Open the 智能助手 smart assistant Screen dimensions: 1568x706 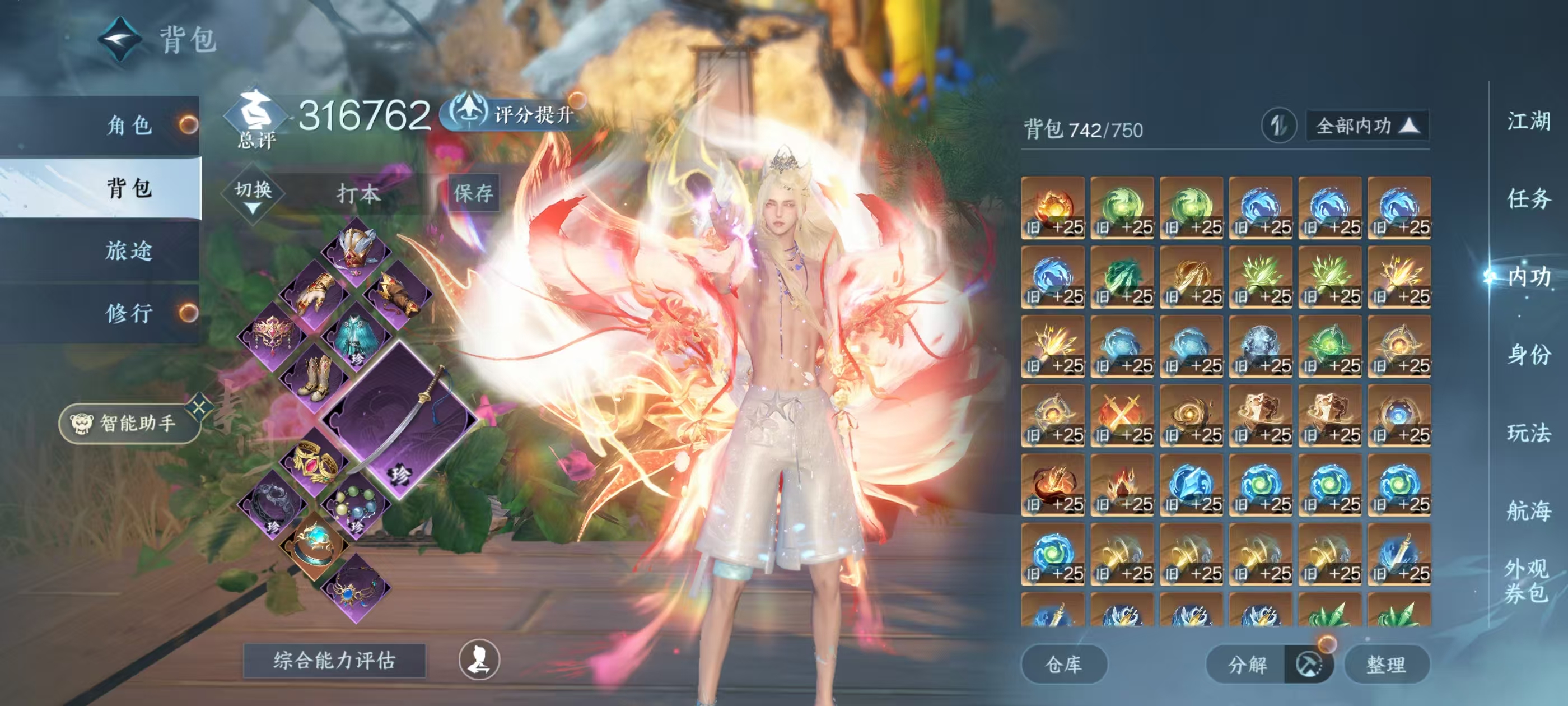pos(129,422)
